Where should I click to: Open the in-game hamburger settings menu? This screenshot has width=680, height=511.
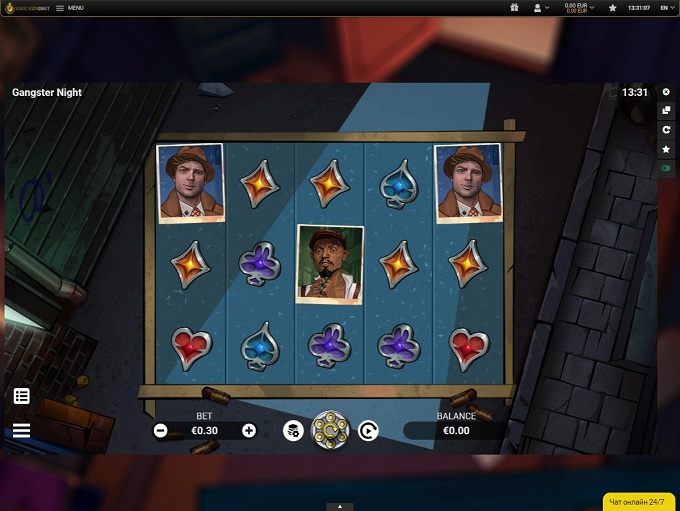pyautogui.click(x=21, y=431)
